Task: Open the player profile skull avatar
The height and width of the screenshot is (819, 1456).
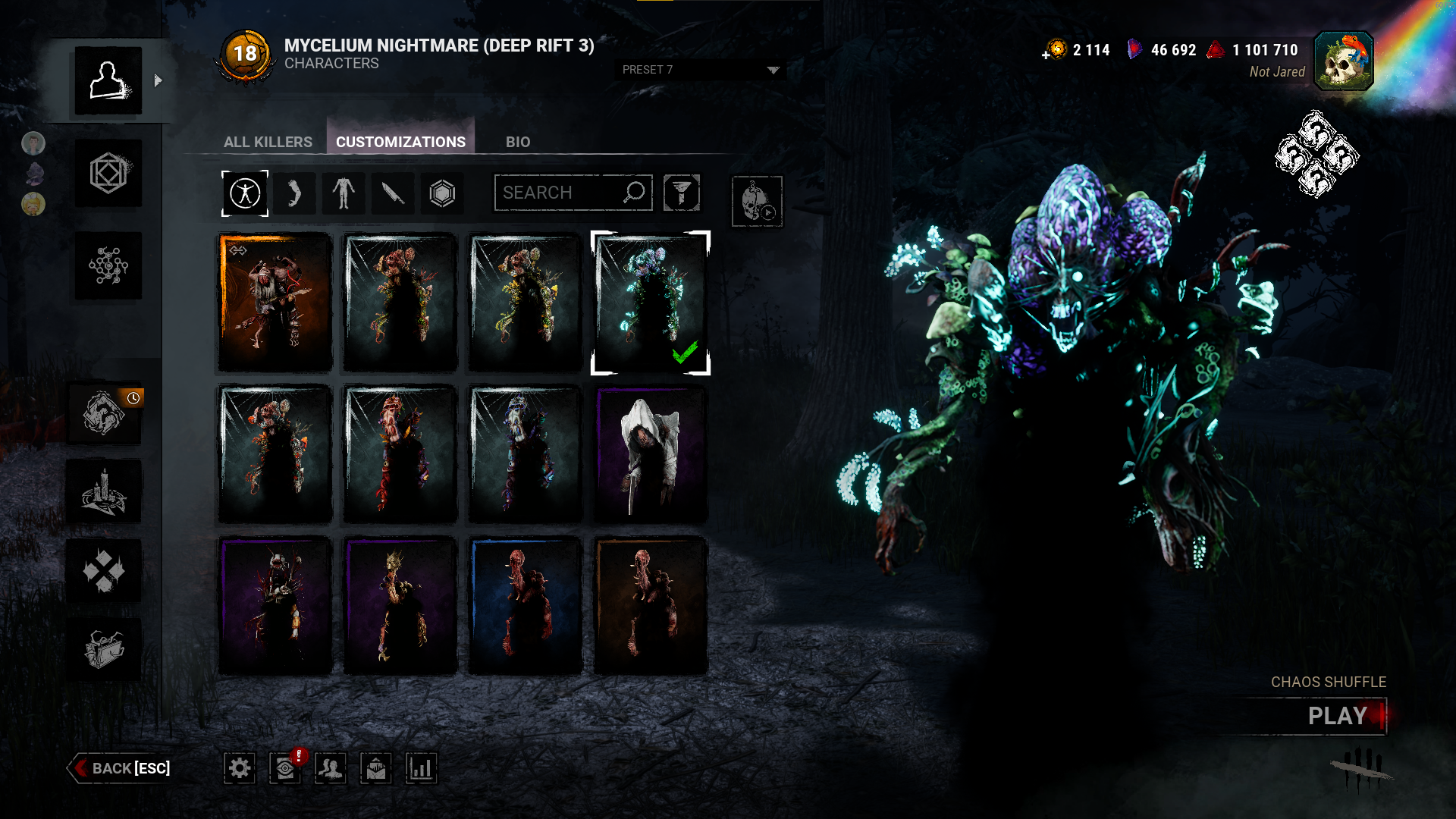Action: click(x=1344, y=61)
